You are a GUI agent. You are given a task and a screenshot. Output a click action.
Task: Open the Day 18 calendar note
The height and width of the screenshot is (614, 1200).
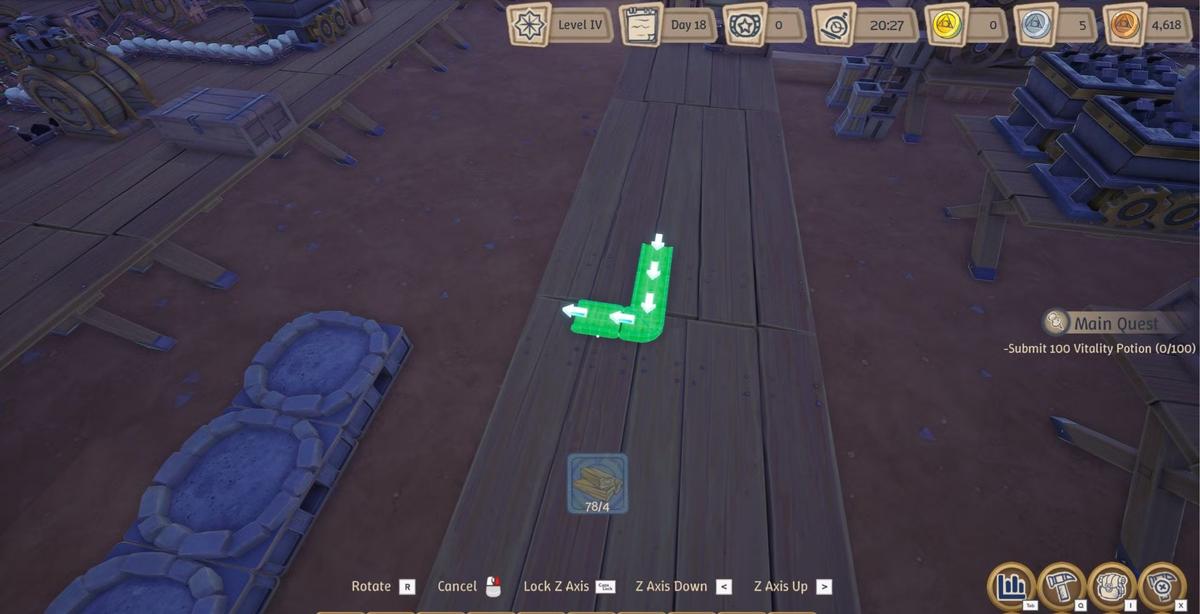[x=641, y=25]
